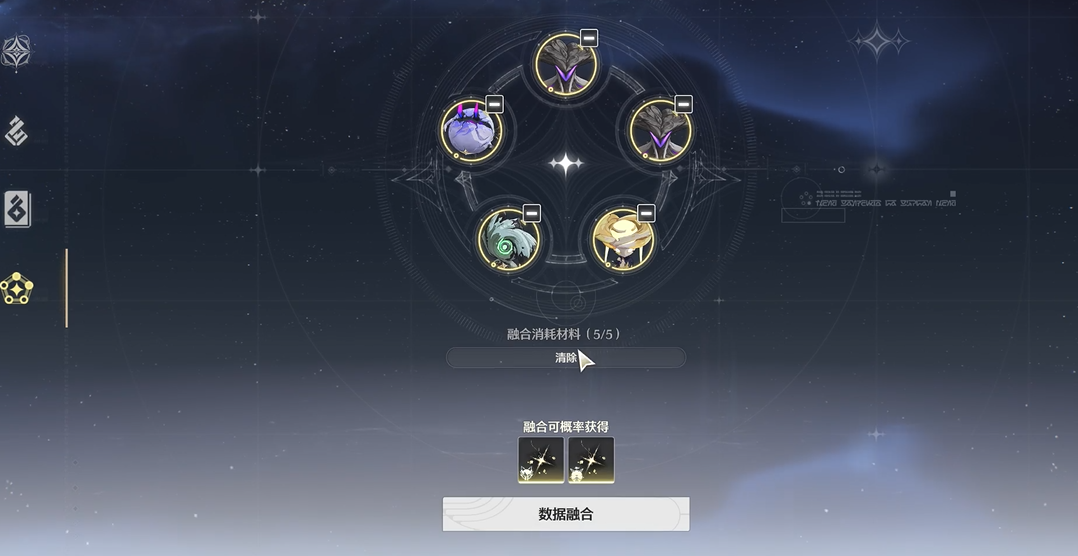The width and height of the screenshot is (1078, 556).
Task: Select the purple orb echo slot
Action: coord(470,130)
